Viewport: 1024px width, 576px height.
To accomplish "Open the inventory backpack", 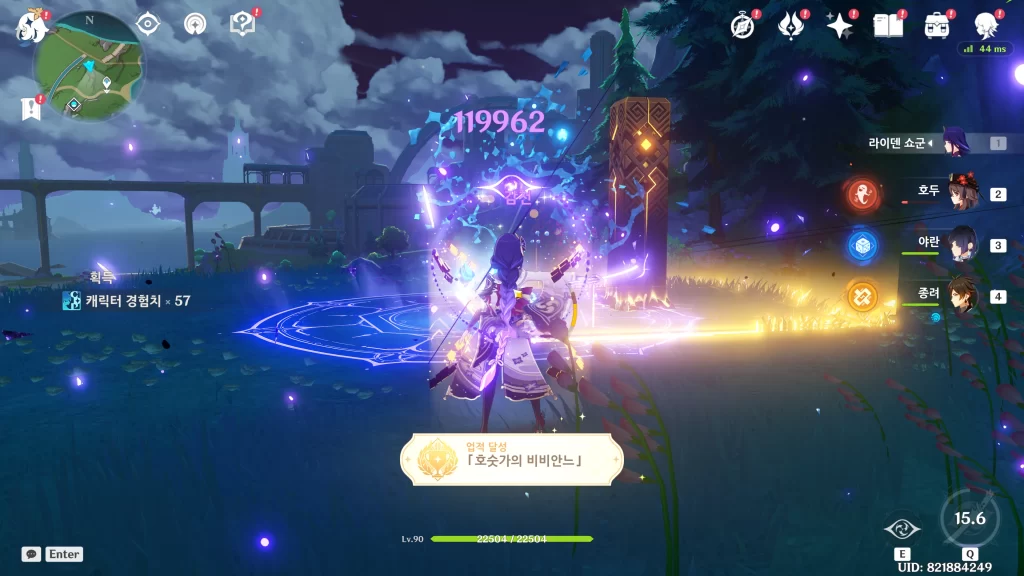I will [x=936, y=26].
